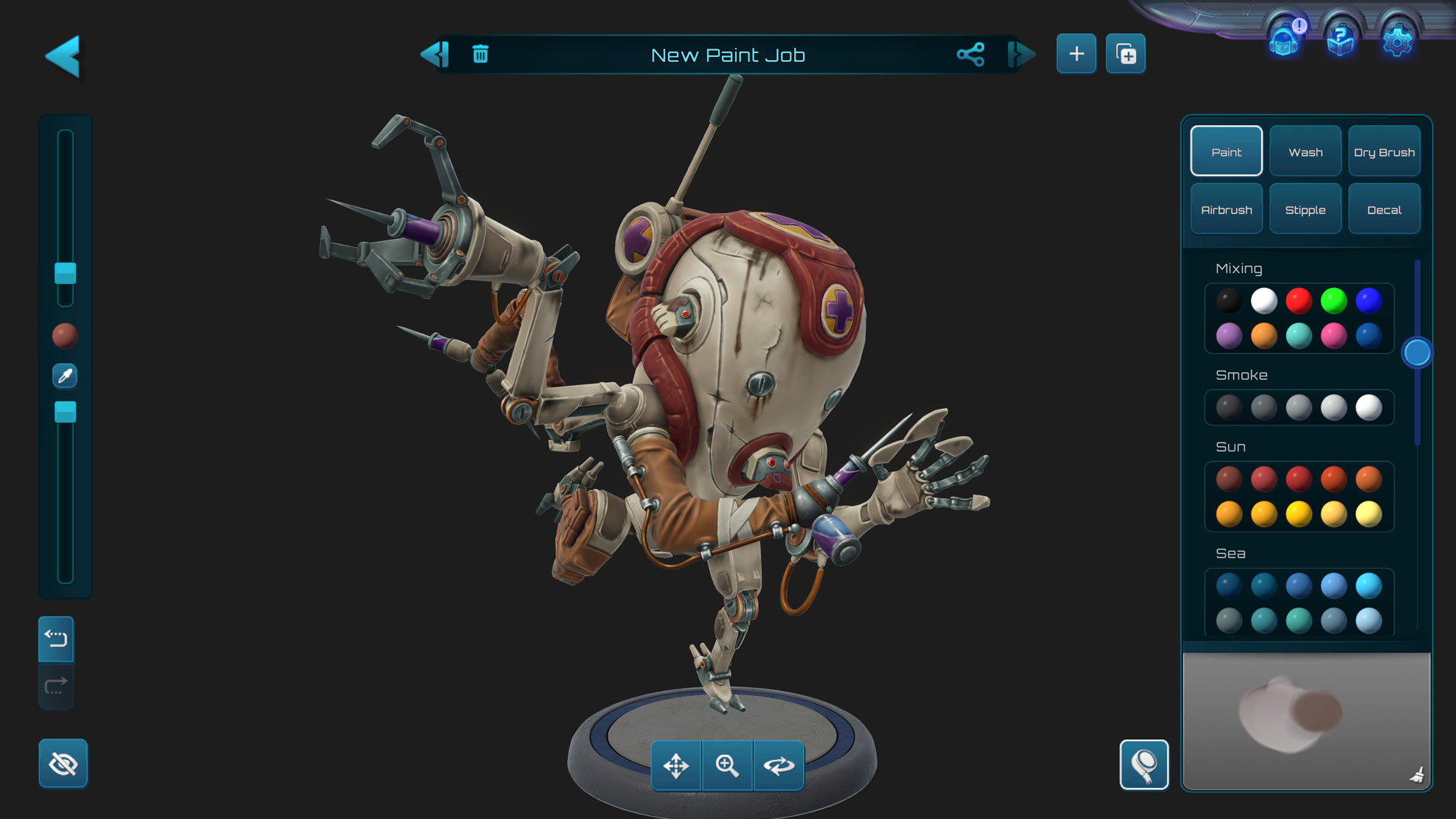This screenshot has width=1456, height=819.
Task: Toggle visibility with the crossed-eye button
Action: pyautogui.click(x=63, y=764)
